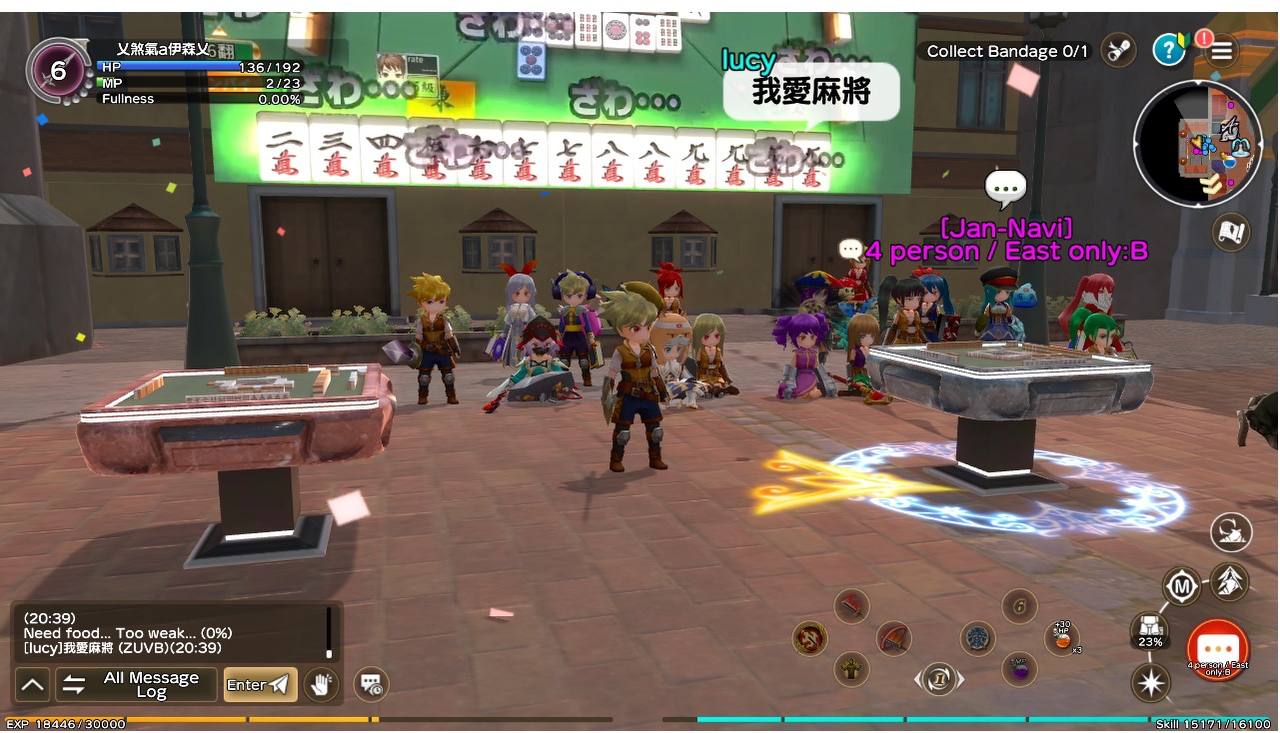Open the circular minimap
This screenshot has height=733, width=1280.
click(1198, 143)
